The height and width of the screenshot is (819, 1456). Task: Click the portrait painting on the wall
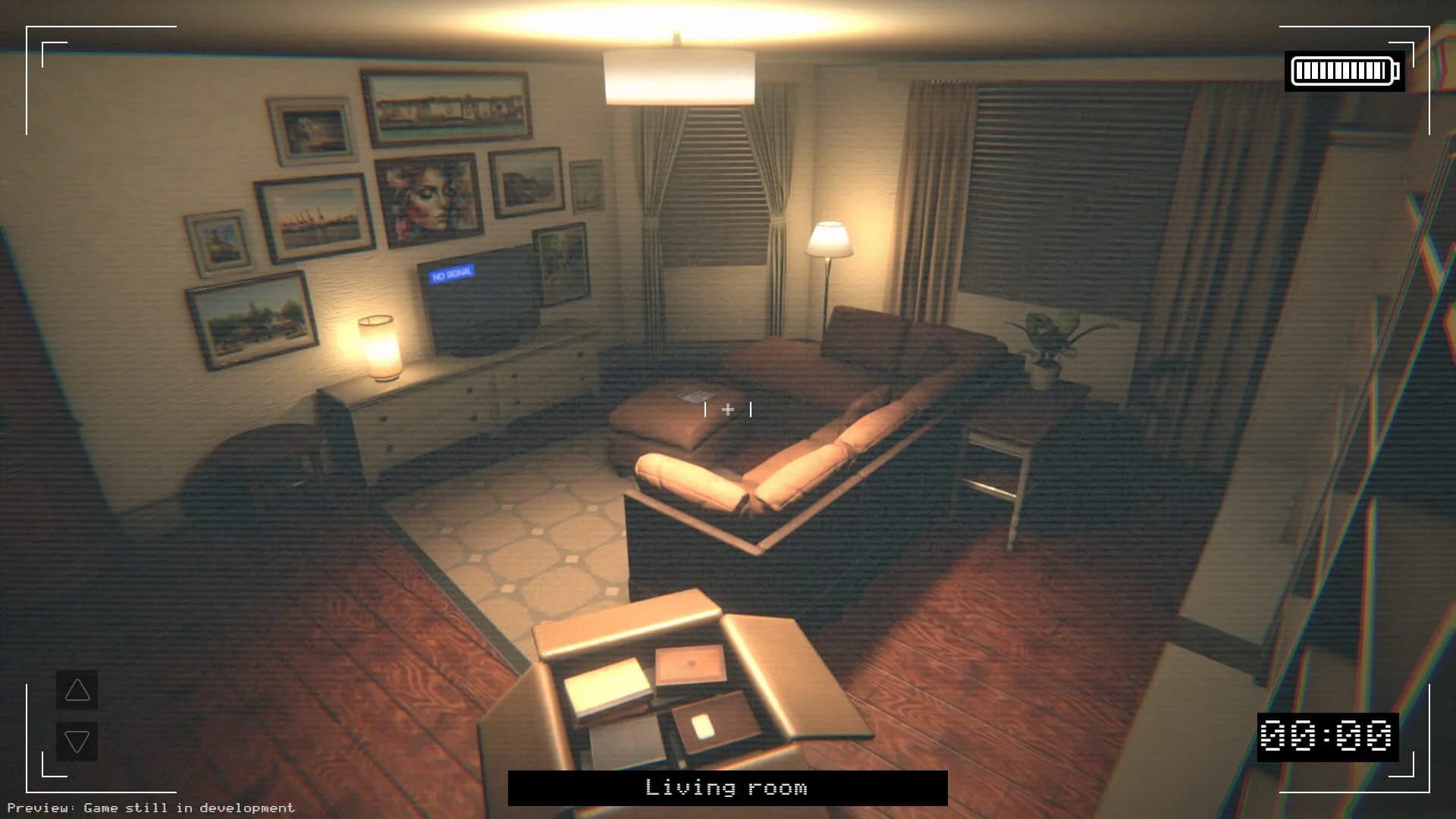click(428, 197)
